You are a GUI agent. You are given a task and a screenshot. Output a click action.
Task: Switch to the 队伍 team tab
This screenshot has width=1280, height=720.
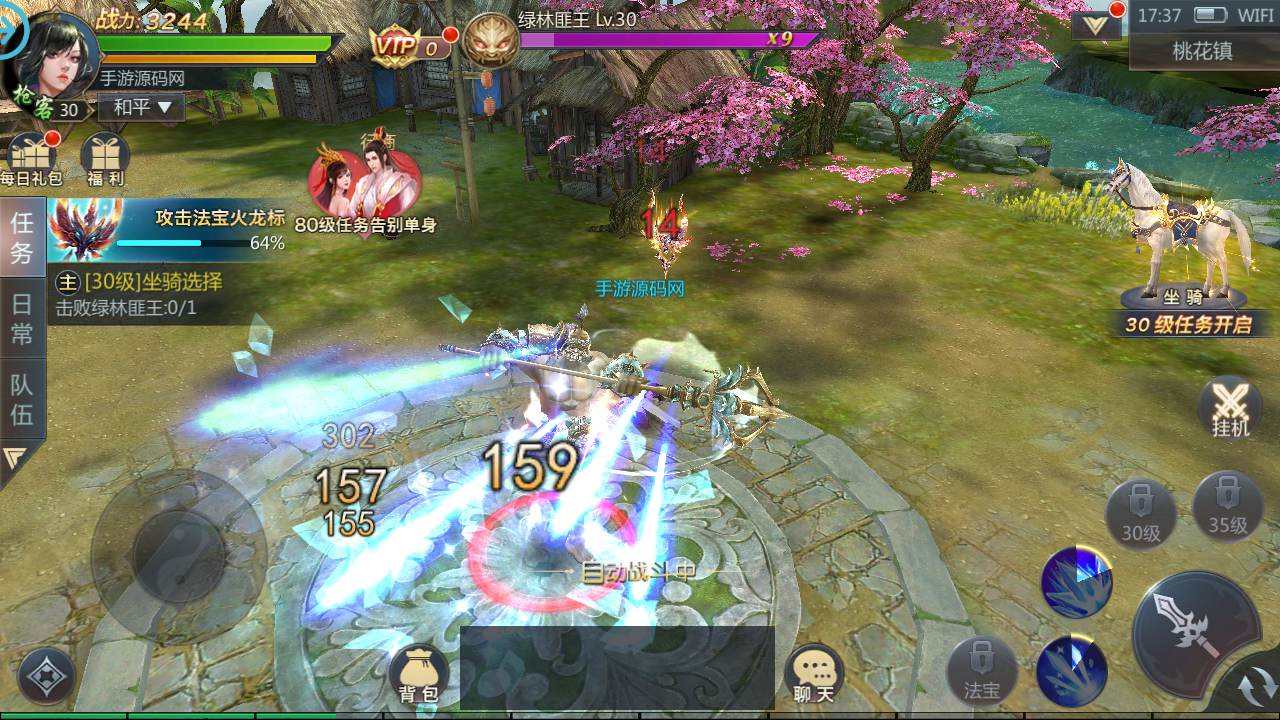(x=22, y=399)
